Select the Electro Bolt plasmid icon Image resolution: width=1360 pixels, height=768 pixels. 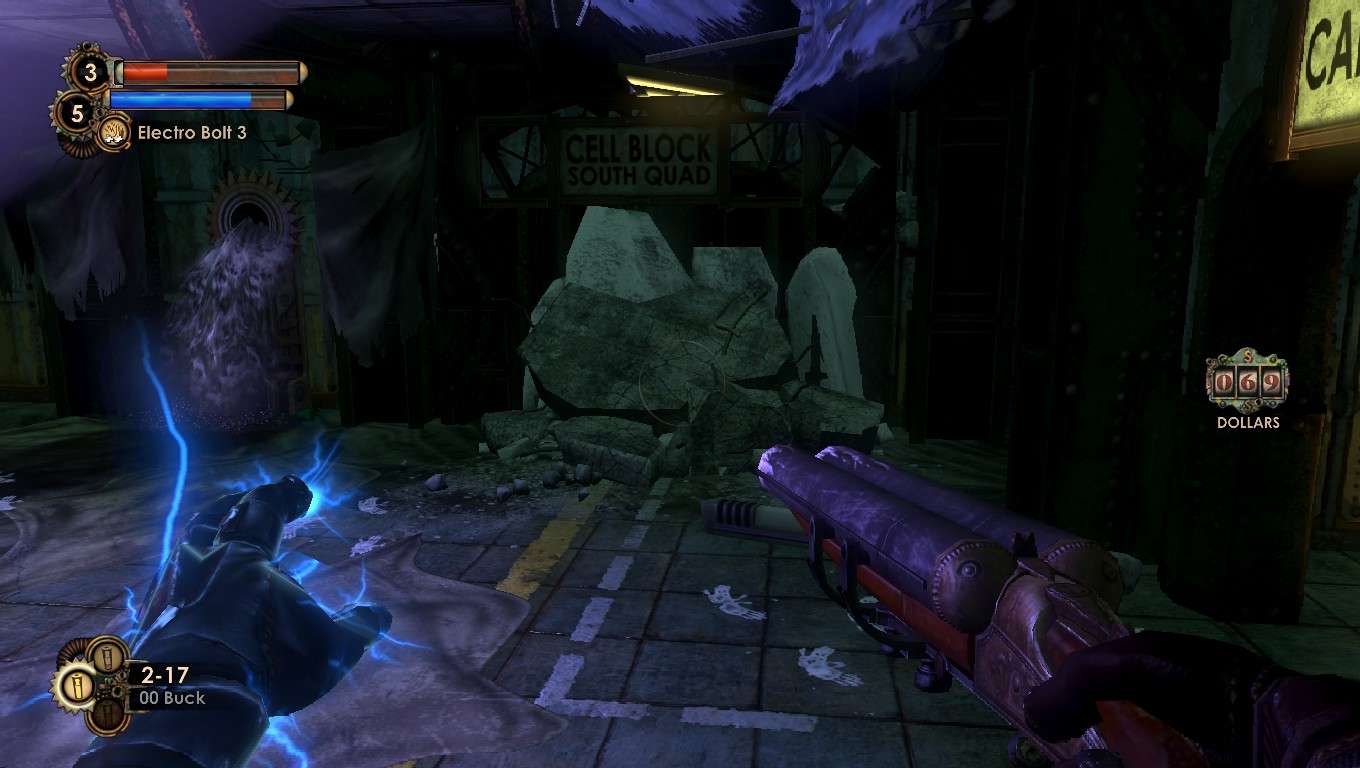(114, 131)
